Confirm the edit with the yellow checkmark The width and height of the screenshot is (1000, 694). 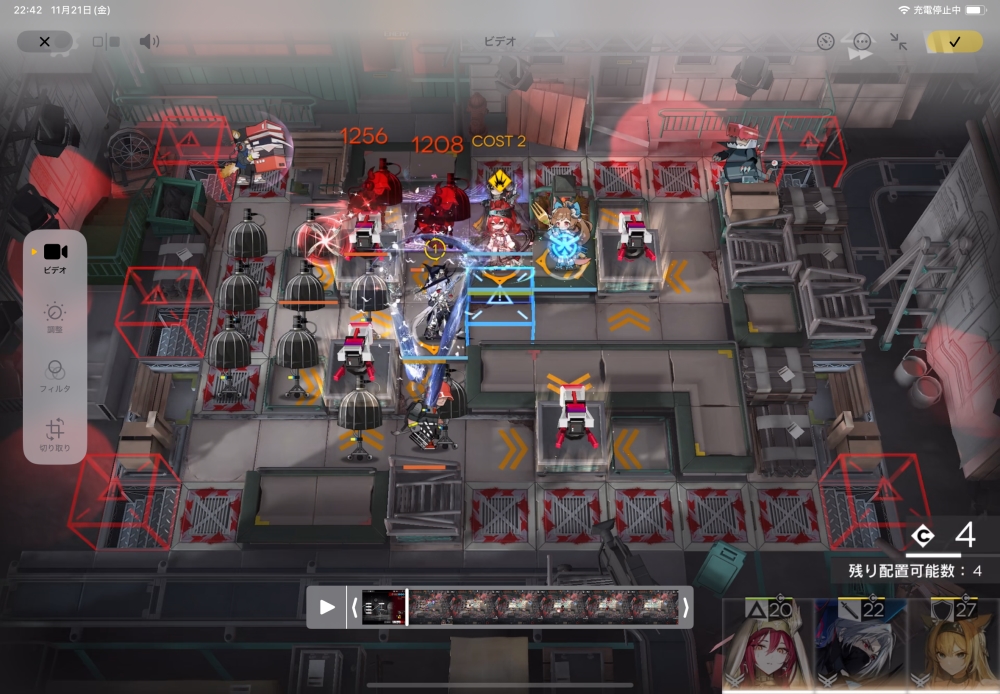(954, 42)
